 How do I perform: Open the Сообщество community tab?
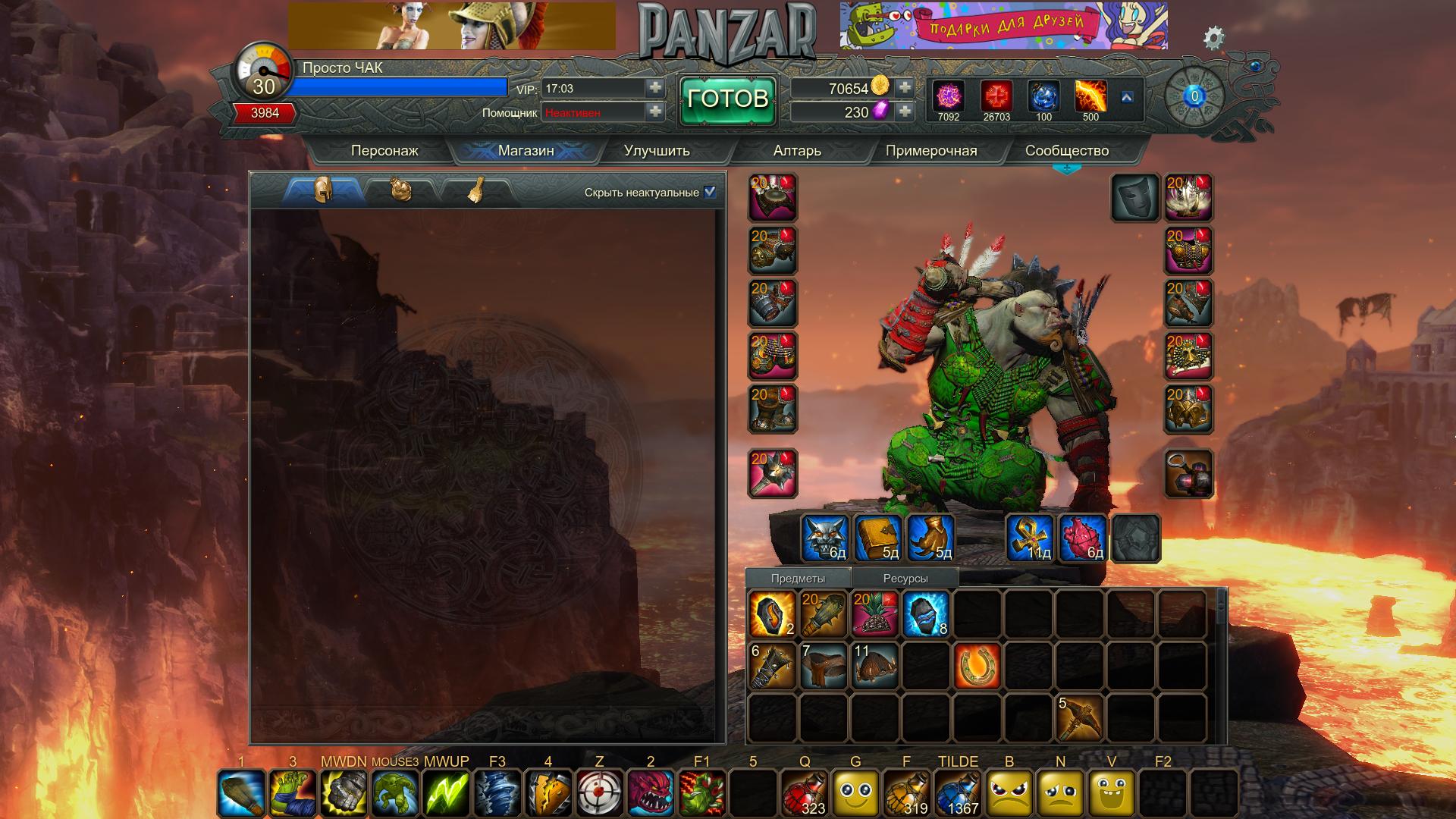1066,150
